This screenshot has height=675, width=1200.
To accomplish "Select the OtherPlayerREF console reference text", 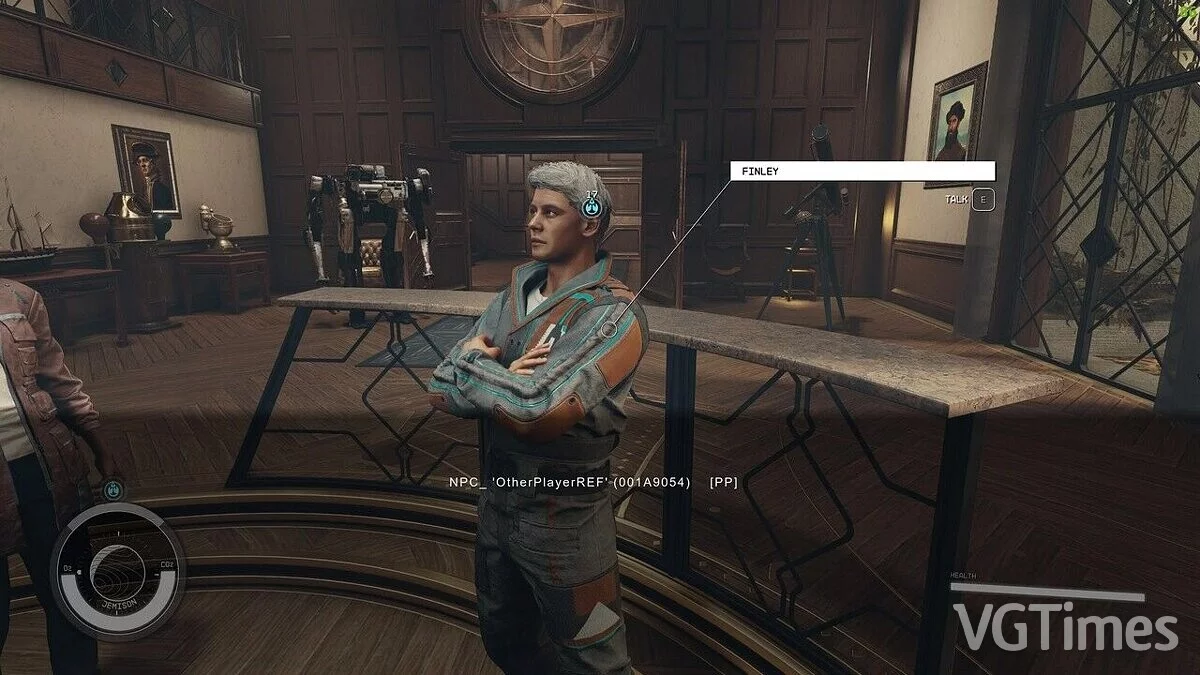I will click(593, 482).
